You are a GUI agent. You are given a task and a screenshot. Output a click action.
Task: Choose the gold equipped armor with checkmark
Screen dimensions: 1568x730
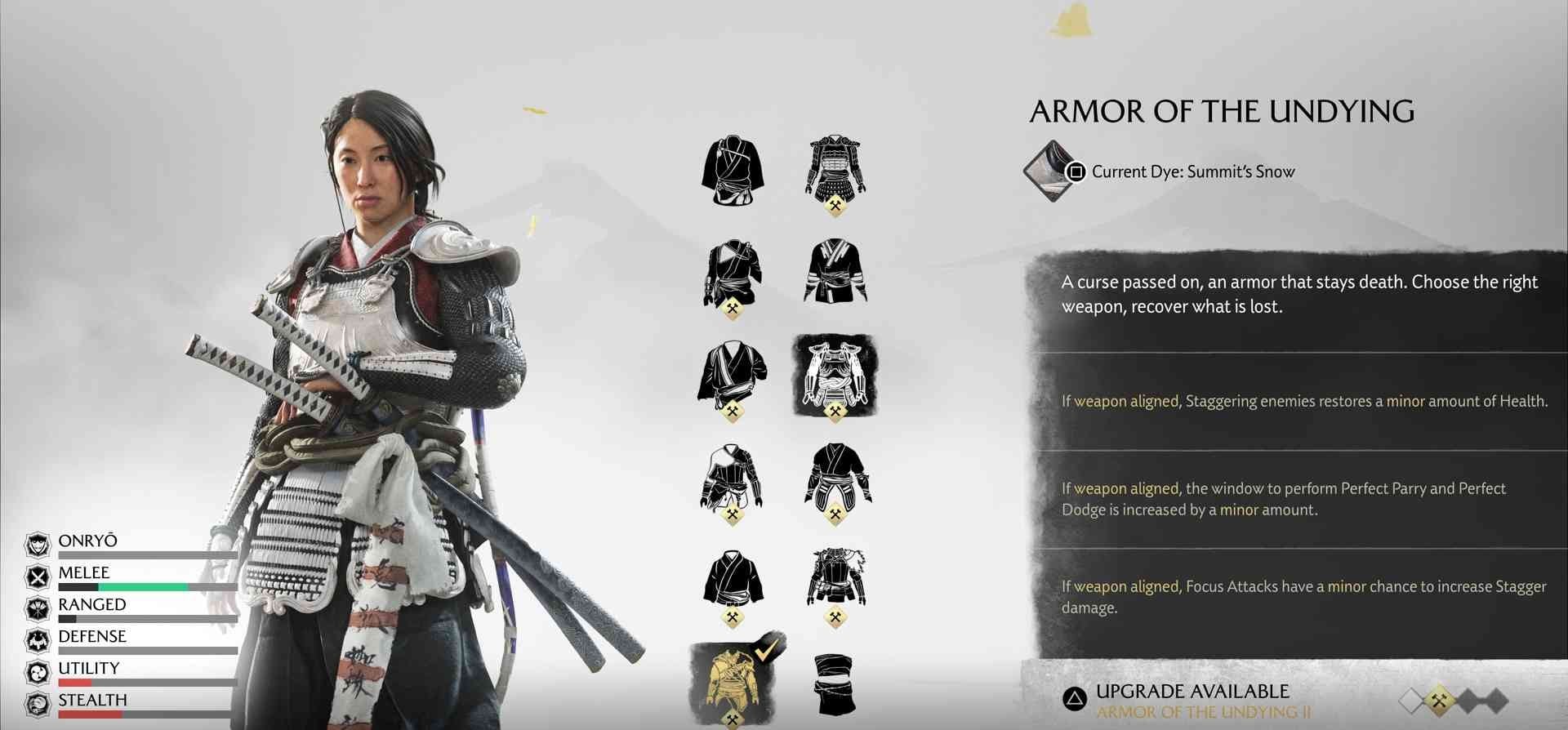733,681
